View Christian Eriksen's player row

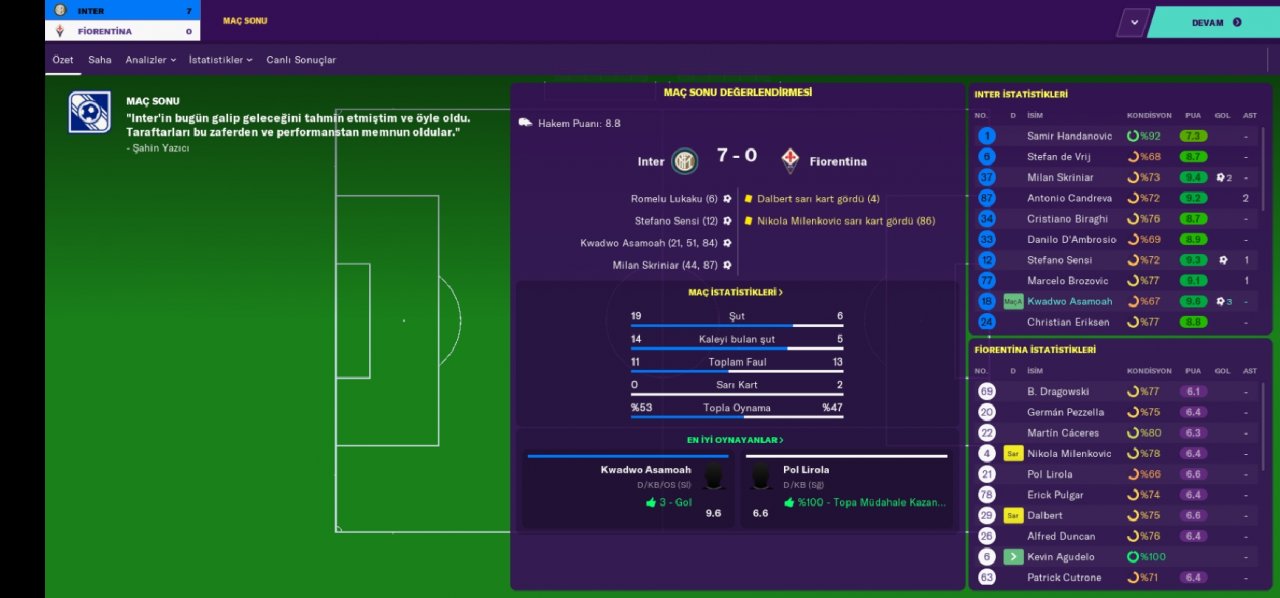[x=1068, y=322]
